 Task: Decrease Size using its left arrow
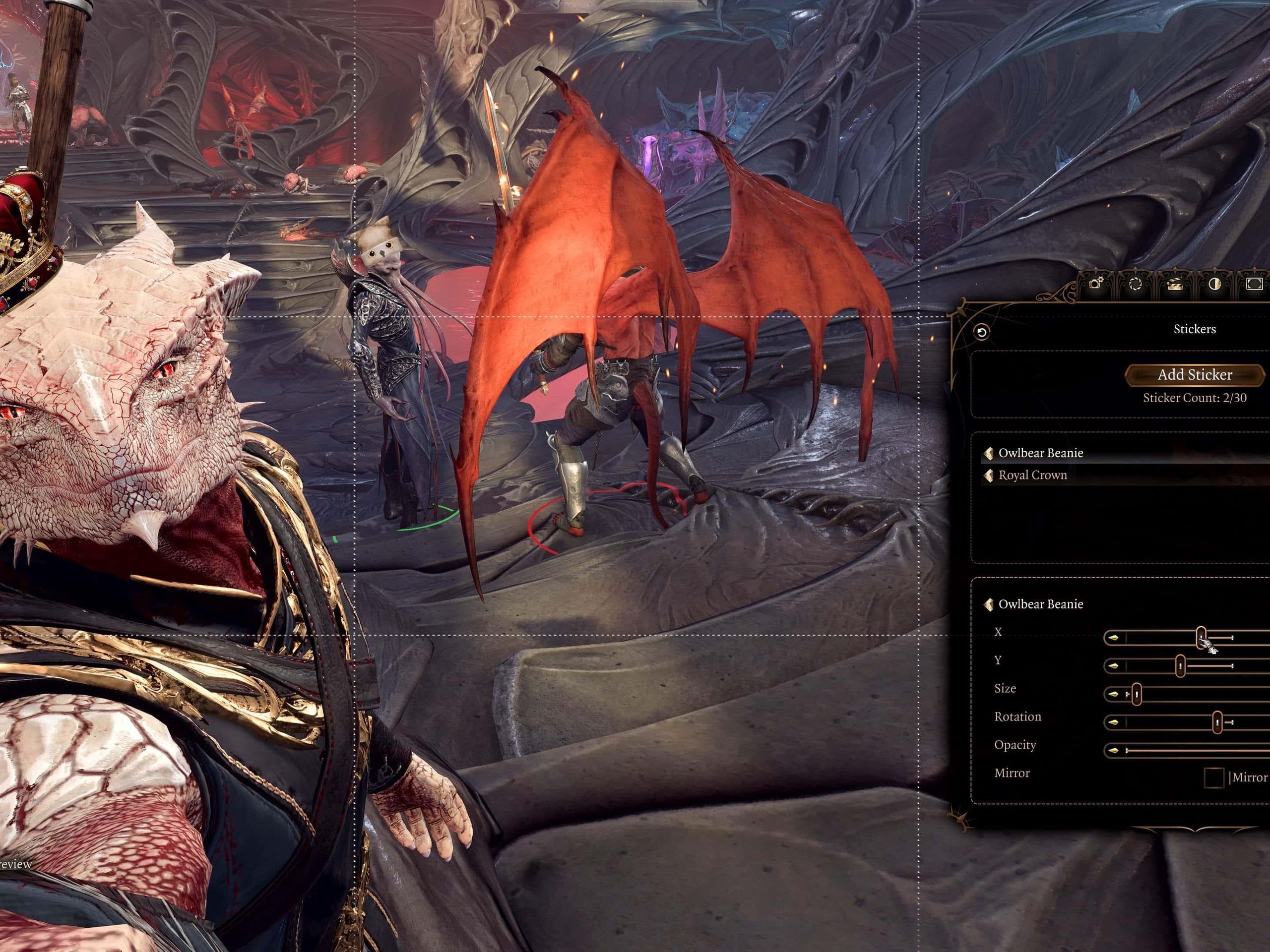tap(1113, 694)
